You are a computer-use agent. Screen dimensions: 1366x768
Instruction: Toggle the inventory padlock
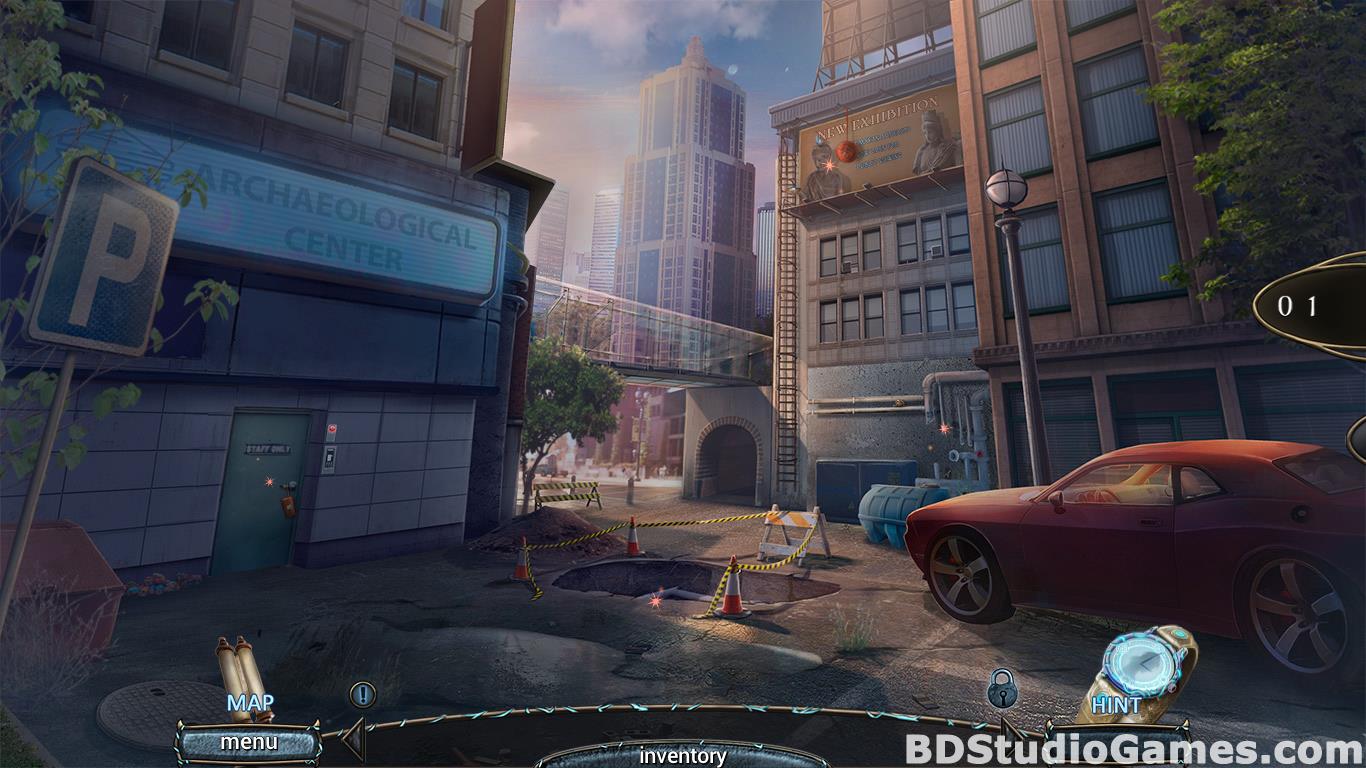(1002, 688)
